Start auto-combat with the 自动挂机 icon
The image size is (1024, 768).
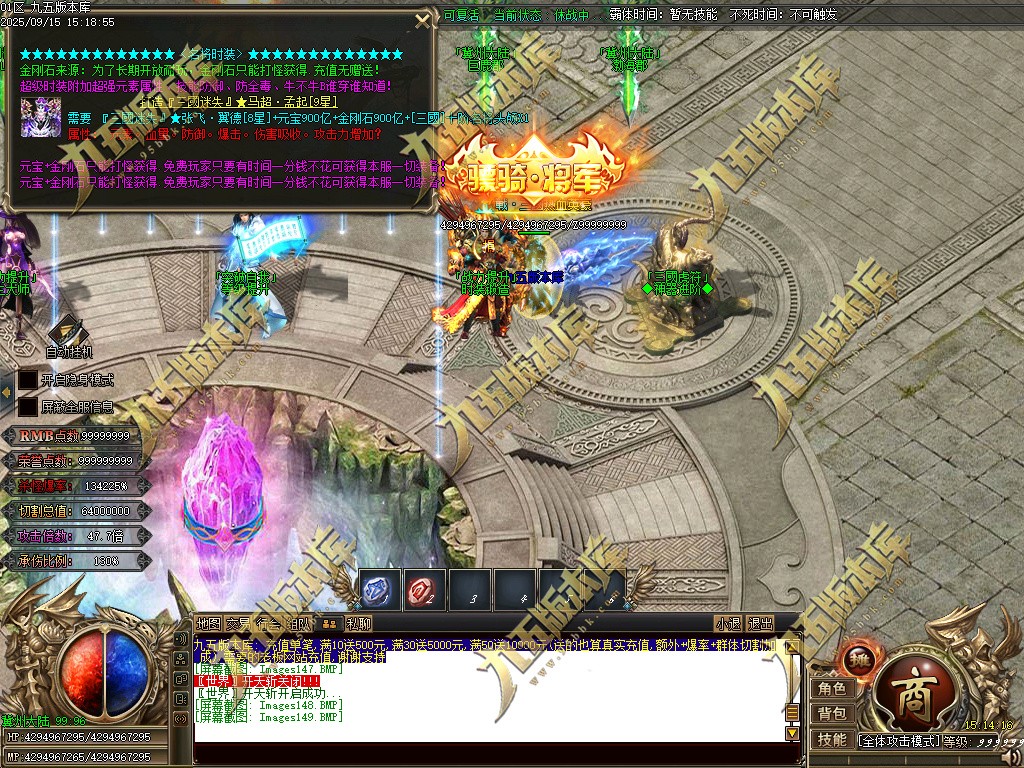pyautogui.click(x=68, y=334)
